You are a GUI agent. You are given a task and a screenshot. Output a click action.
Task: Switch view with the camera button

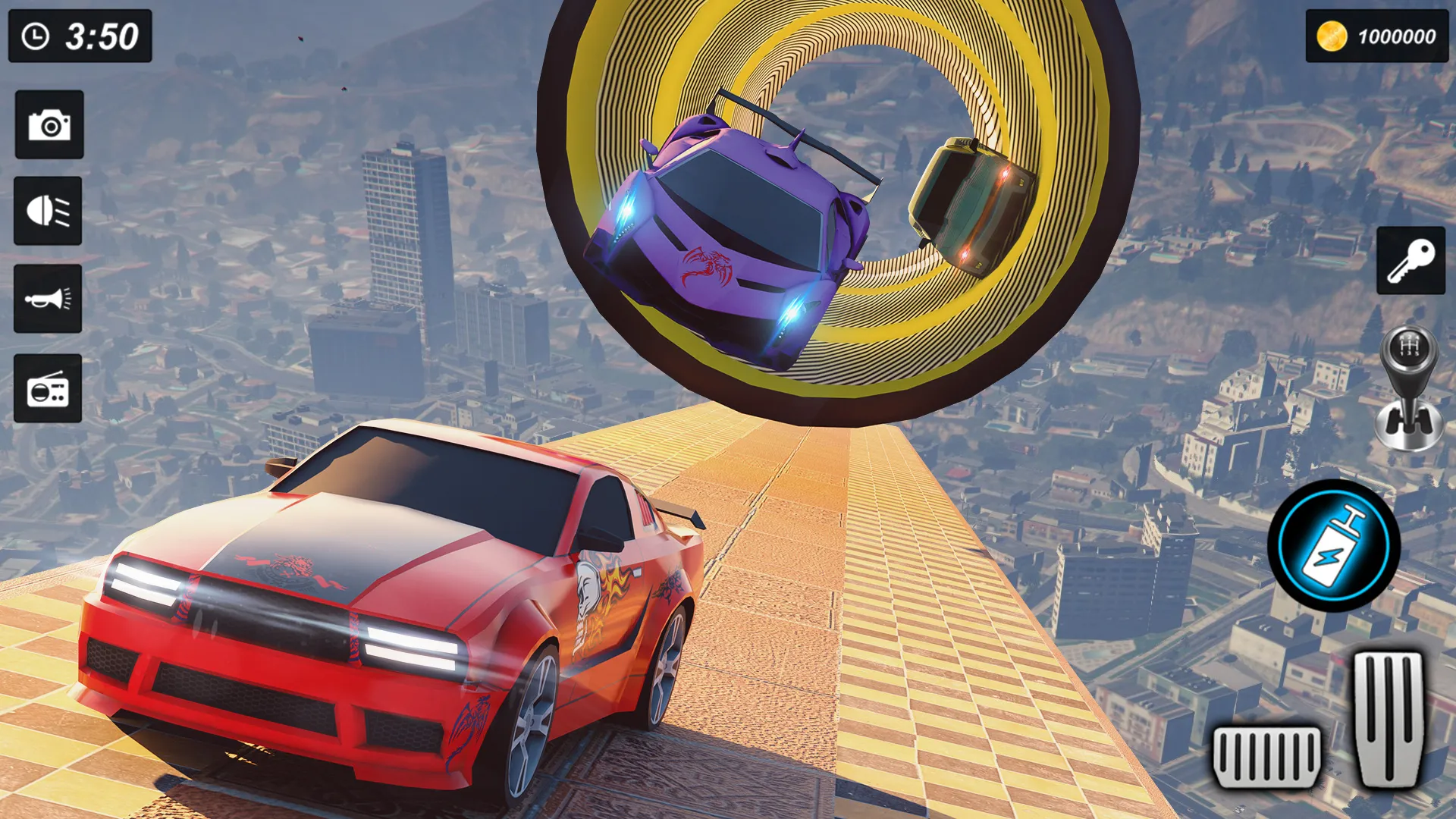coord(49,124)
